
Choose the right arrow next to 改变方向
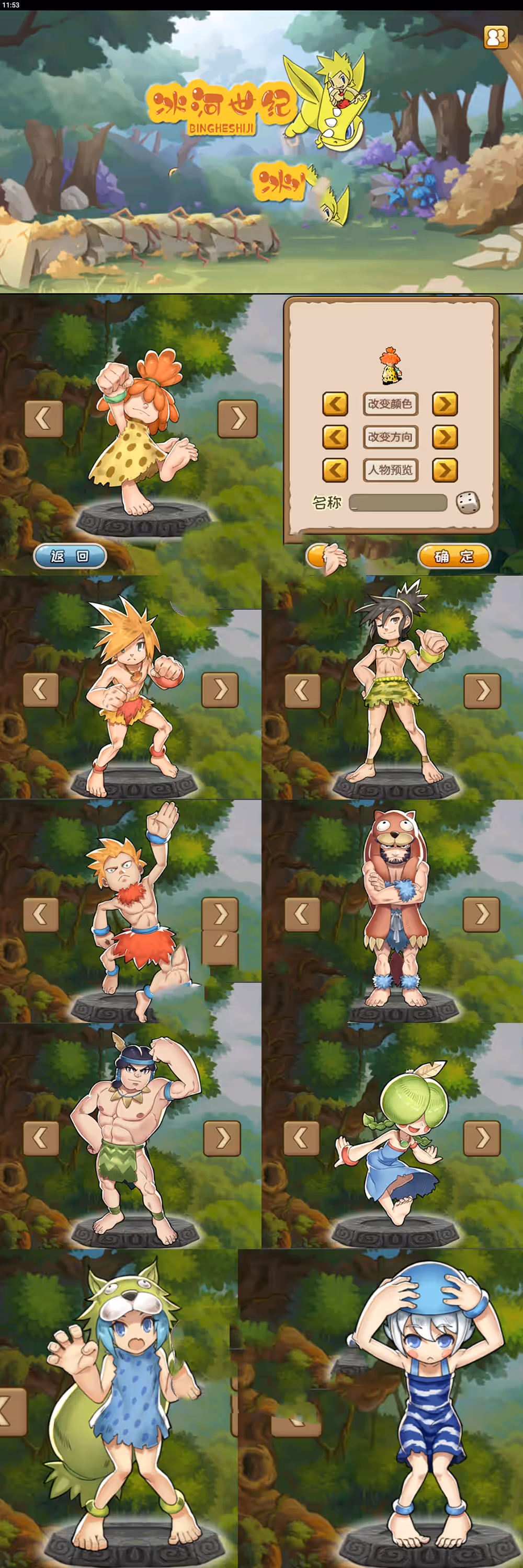[x=445, y=437]
